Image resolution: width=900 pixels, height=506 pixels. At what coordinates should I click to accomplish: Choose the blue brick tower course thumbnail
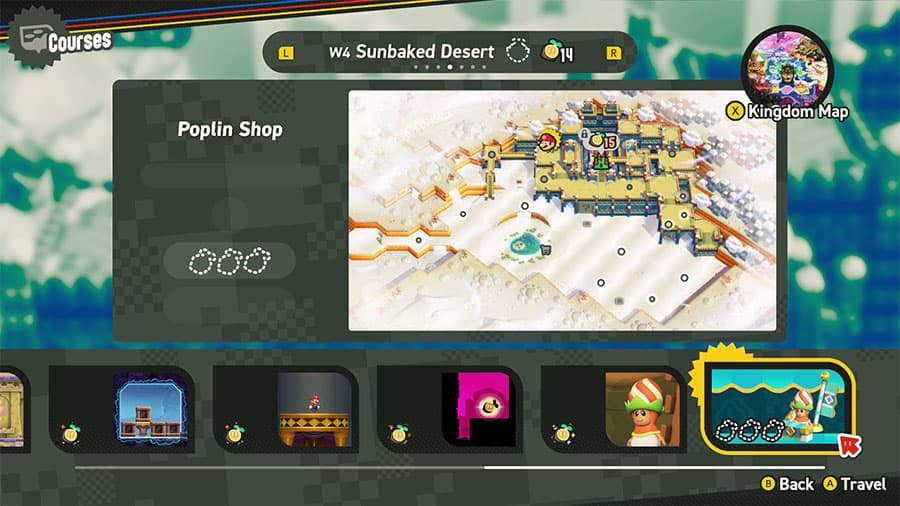click(x=122, y=408)
